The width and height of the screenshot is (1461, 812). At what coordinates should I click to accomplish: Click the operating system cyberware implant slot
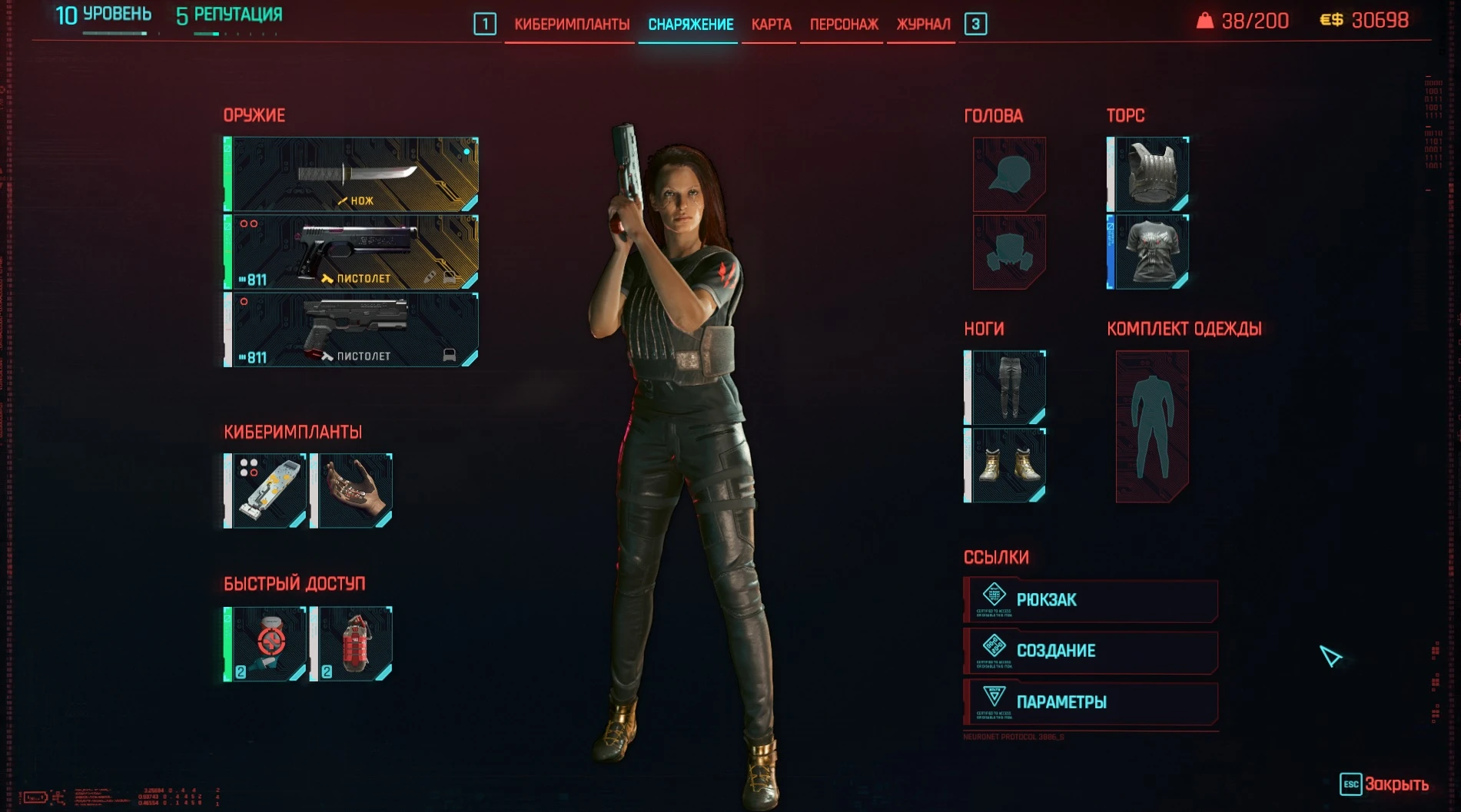coord(267,489)
